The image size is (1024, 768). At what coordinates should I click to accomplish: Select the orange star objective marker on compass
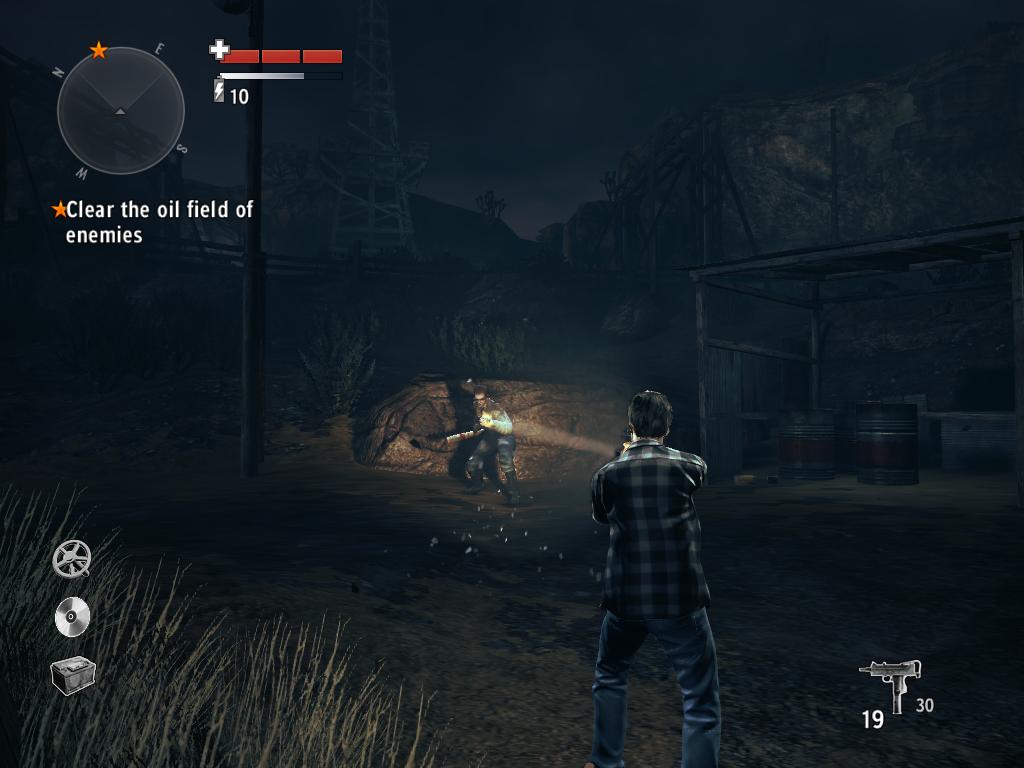point(98,50)
